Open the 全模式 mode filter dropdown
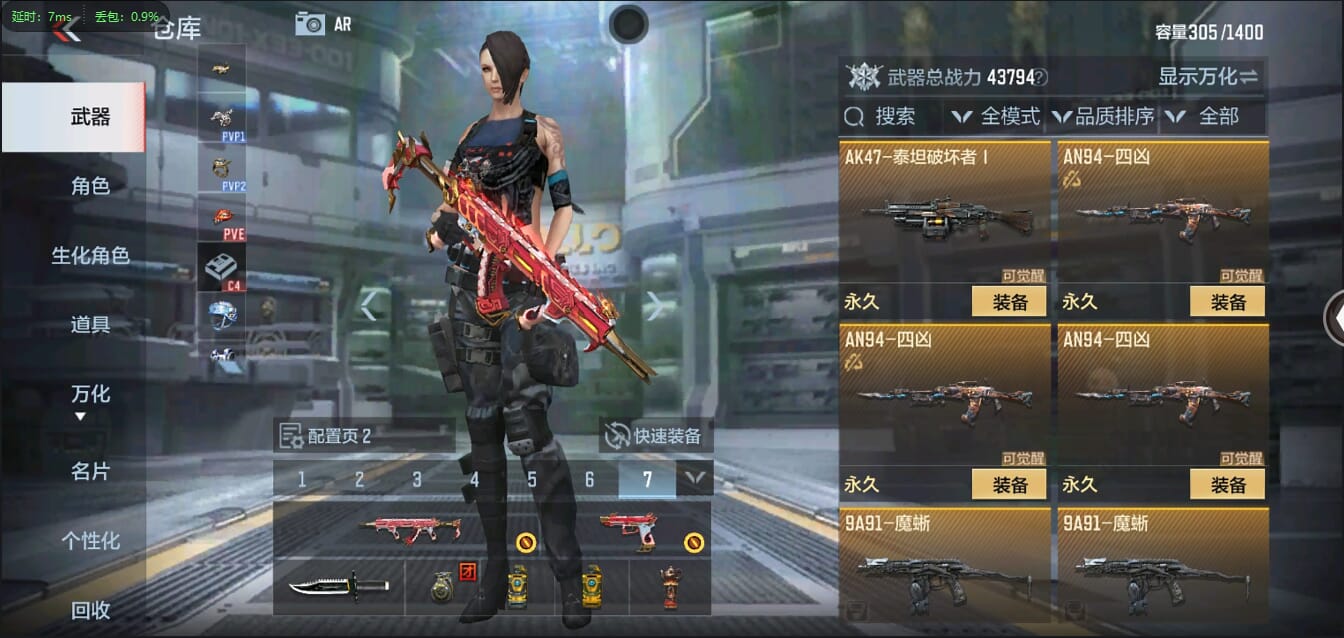 pos(997,117)
